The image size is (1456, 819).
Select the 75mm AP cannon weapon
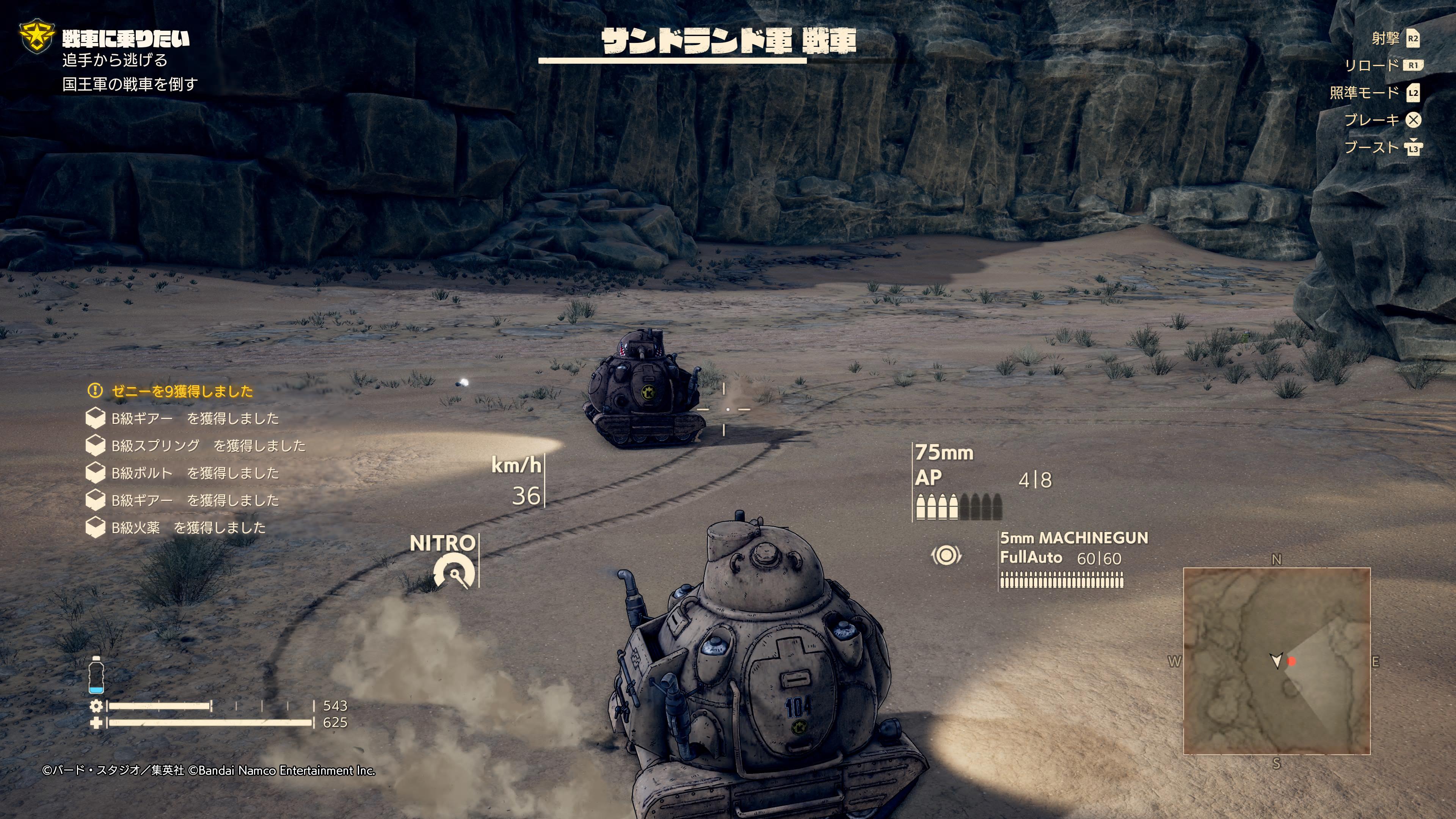[944, 465]
